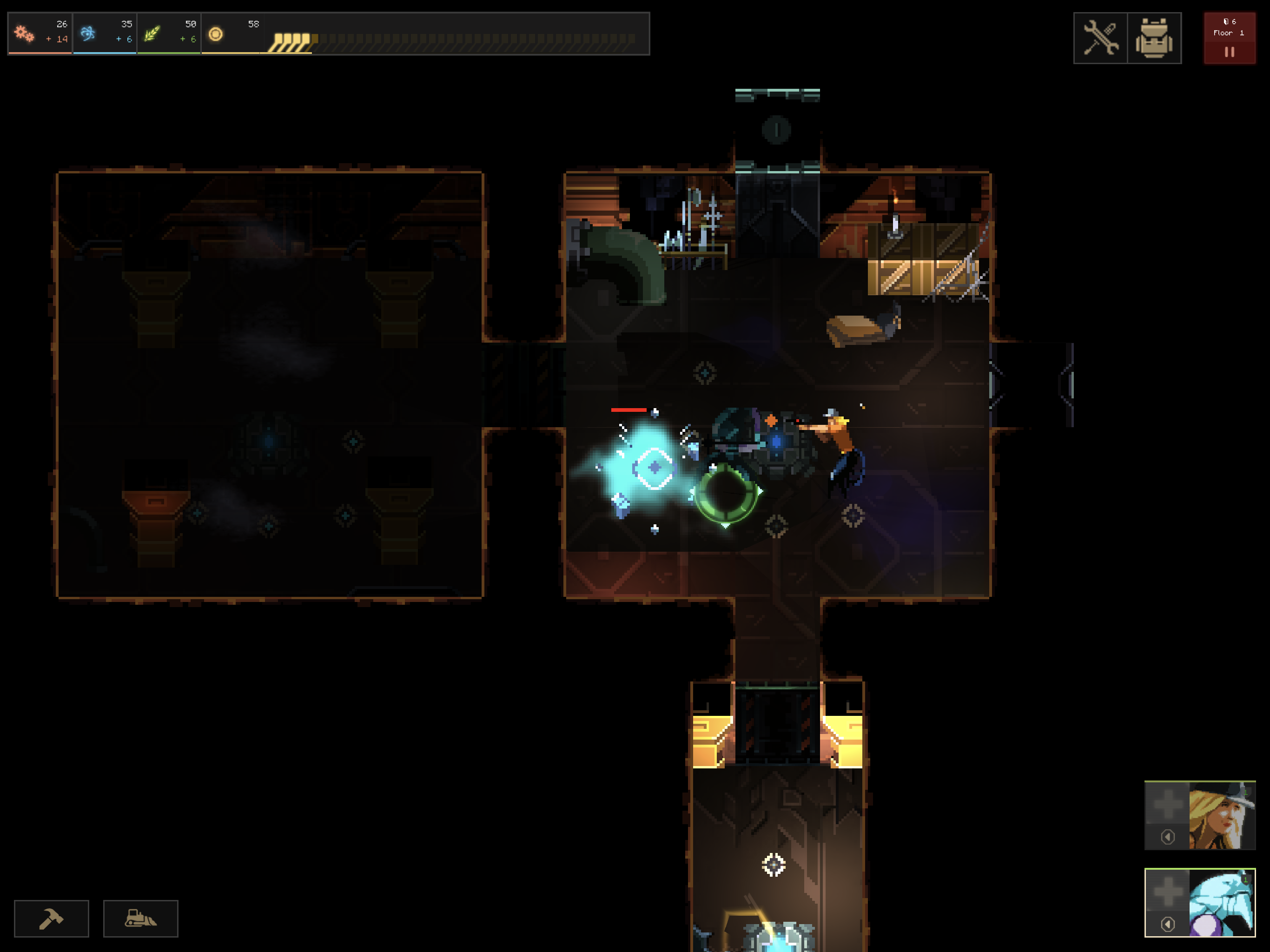Activate the bulldozer salvage tool
The image size is (1270, 952).
coord(141,918)
